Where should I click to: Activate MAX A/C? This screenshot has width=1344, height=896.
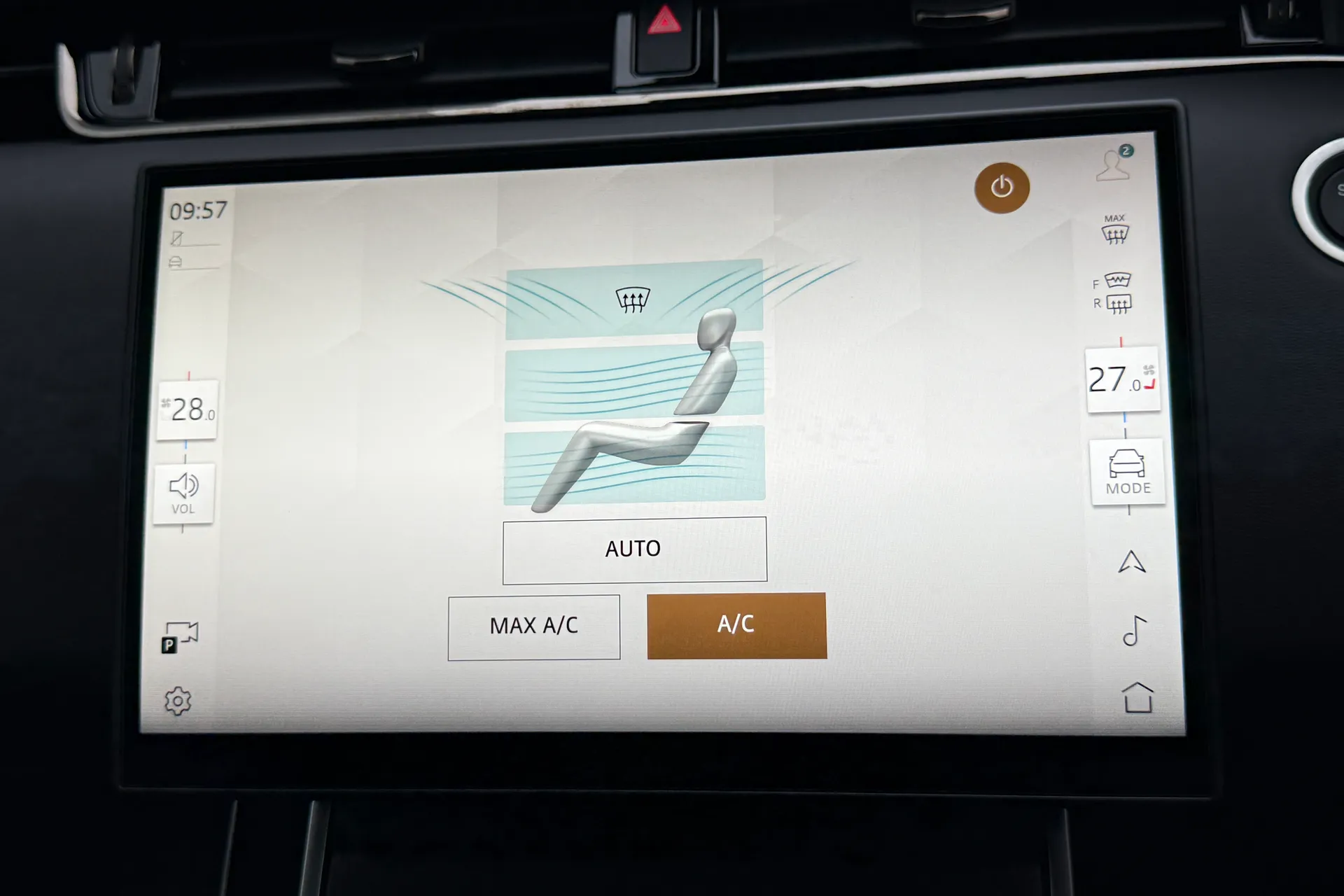tap(534, 626)
